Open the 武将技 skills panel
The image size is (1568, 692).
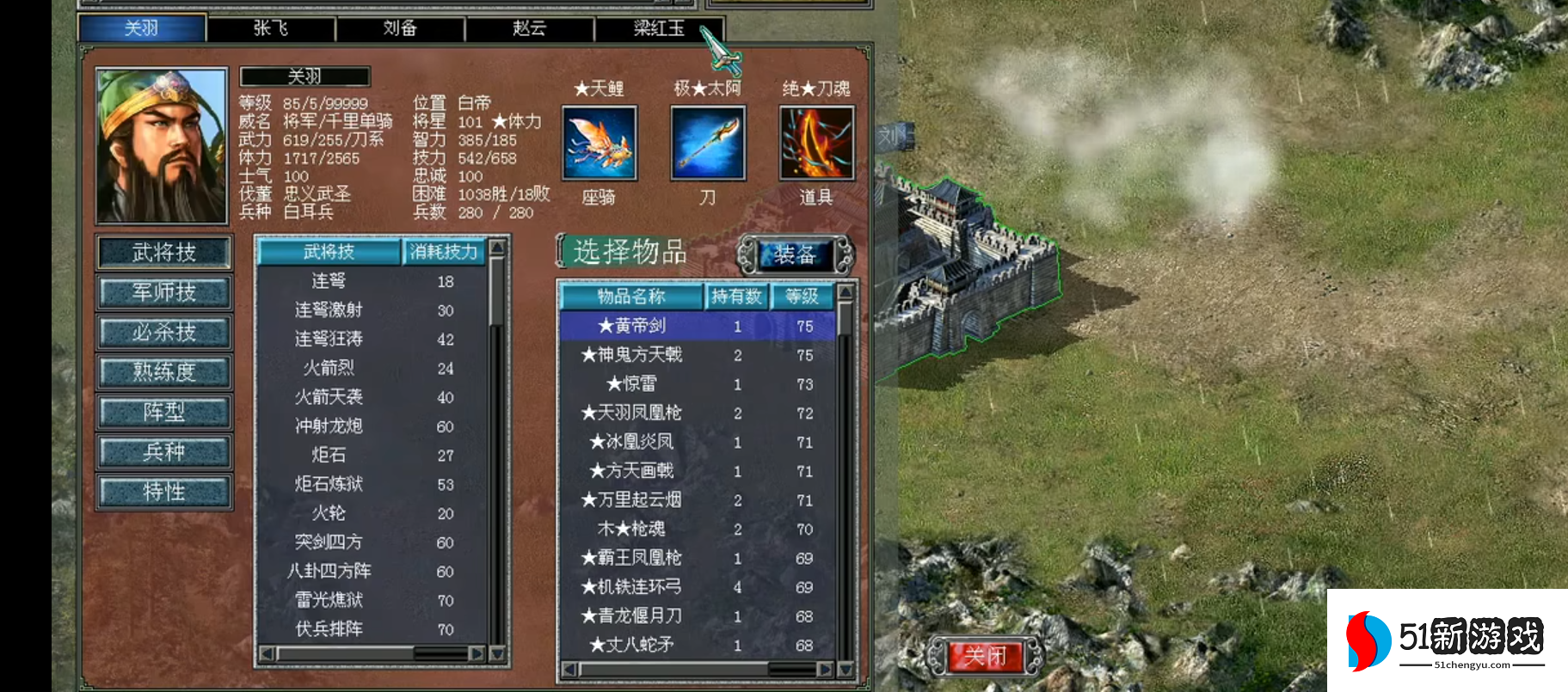[163, 252]
